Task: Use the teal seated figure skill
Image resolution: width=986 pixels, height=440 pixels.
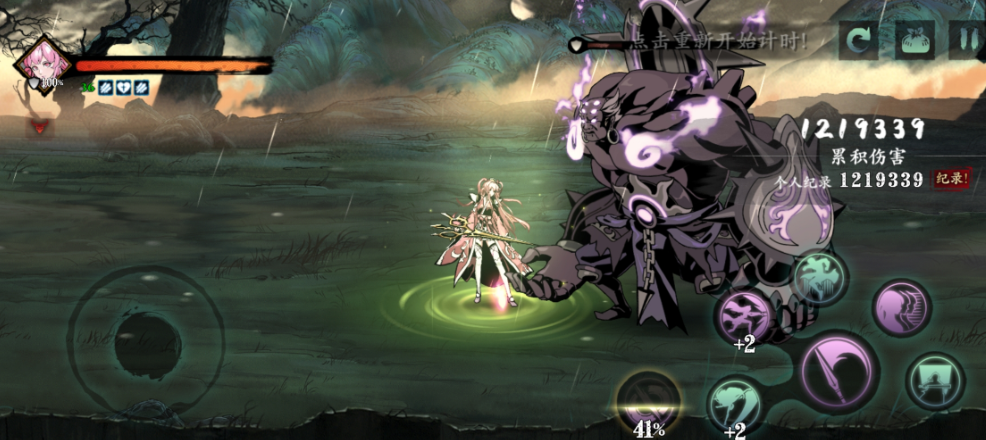Action: (x=935, y=381)
